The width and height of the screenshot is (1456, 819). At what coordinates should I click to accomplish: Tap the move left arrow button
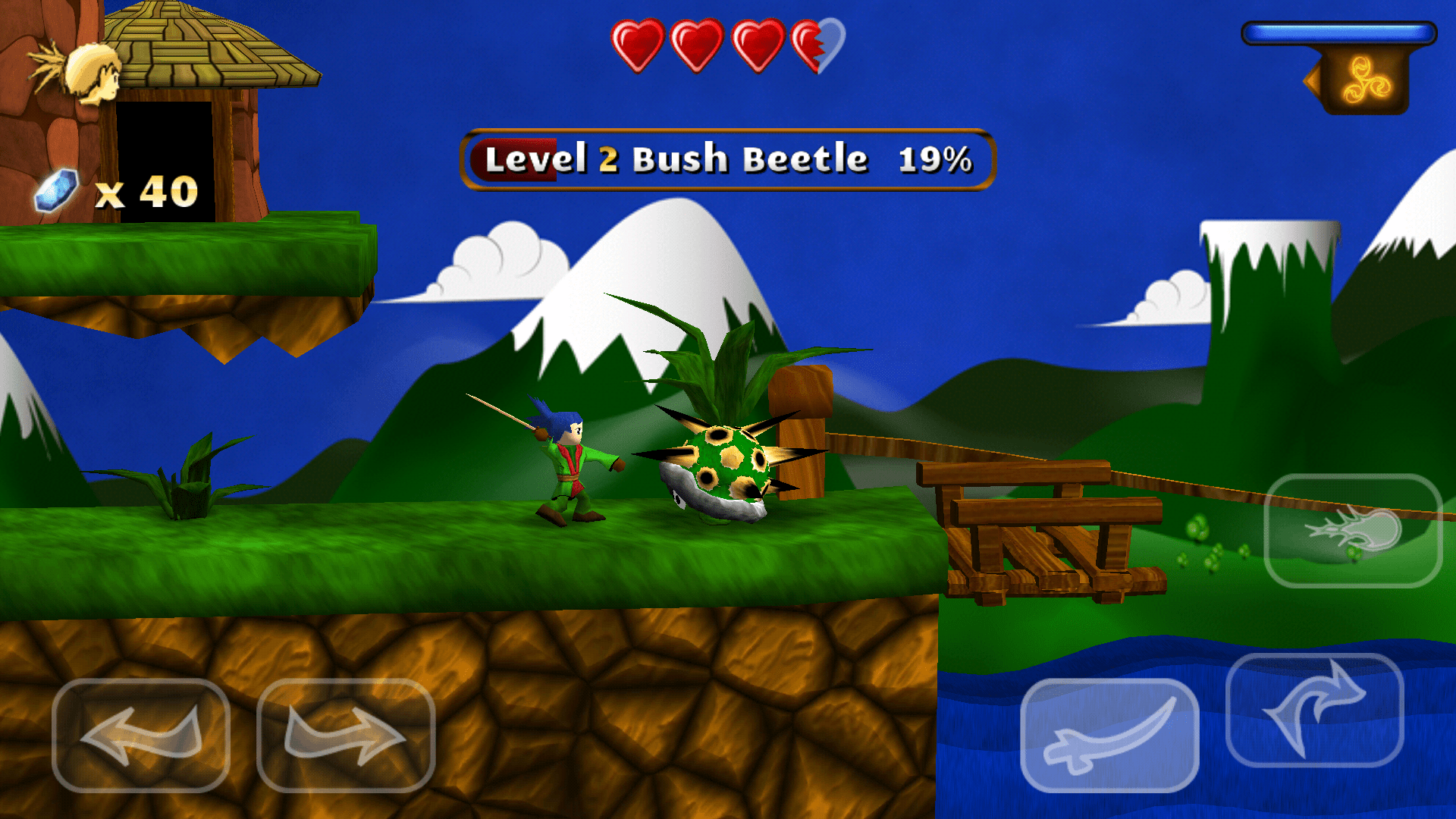click(141, 735)
